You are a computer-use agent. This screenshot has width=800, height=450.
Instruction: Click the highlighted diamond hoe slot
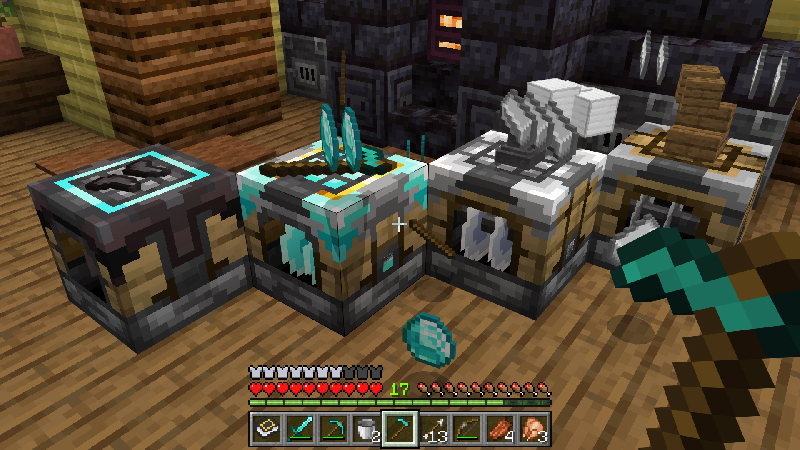[400, 429]
